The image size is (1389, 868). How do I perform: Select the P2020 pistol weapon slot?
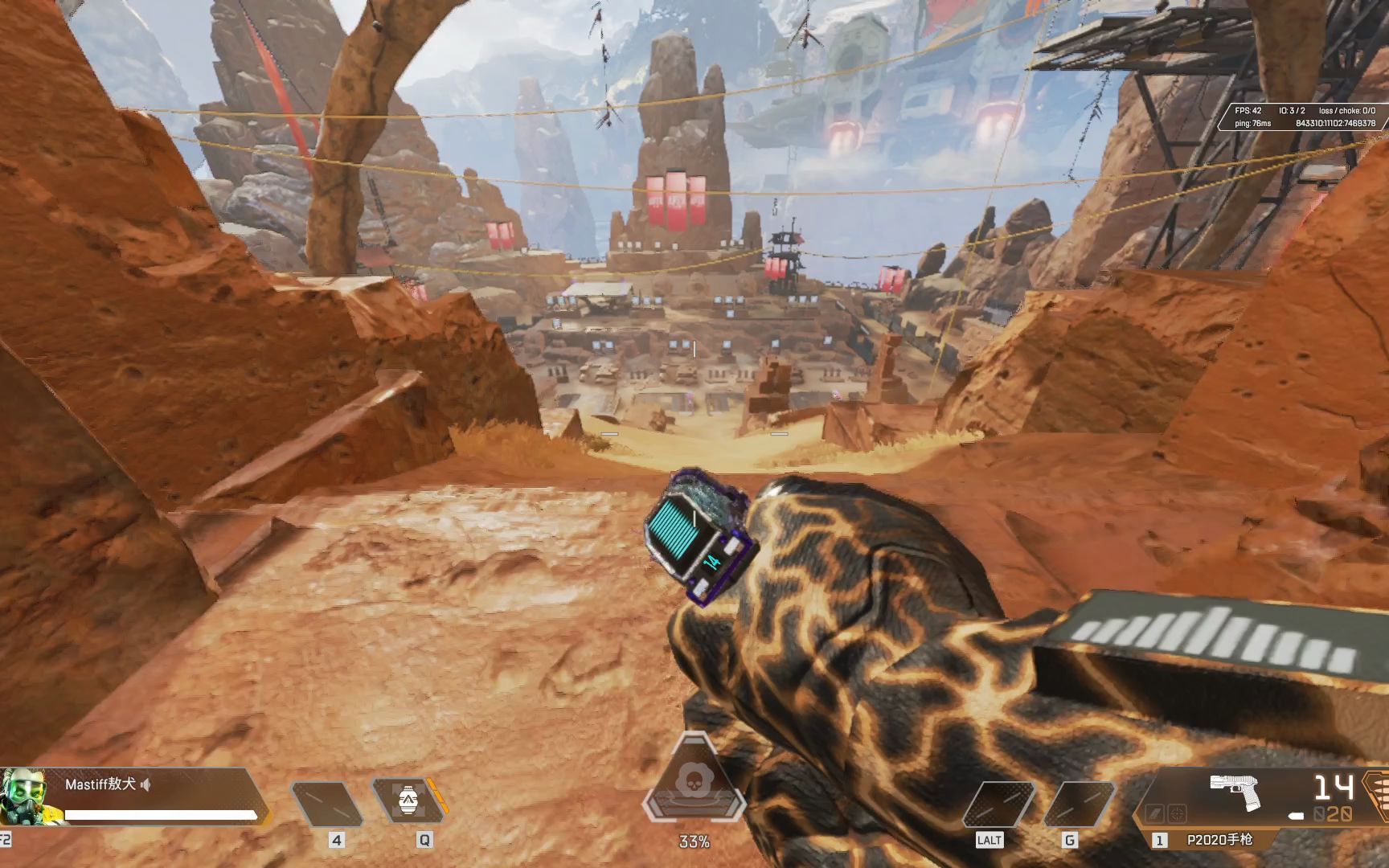coord(1219,840)
